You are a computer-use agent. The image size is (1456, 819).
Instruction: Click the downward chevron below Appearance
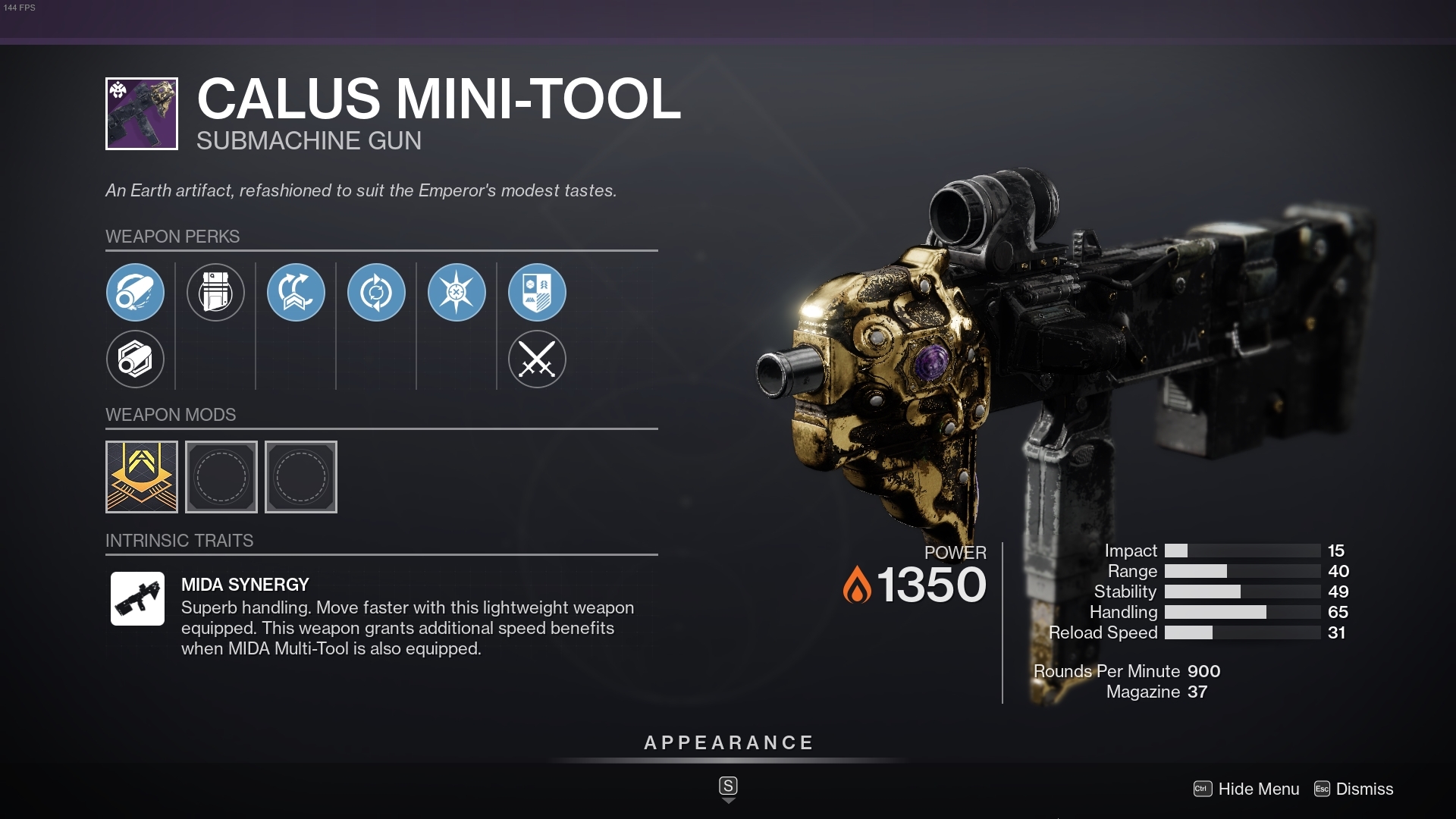(729, 799)
